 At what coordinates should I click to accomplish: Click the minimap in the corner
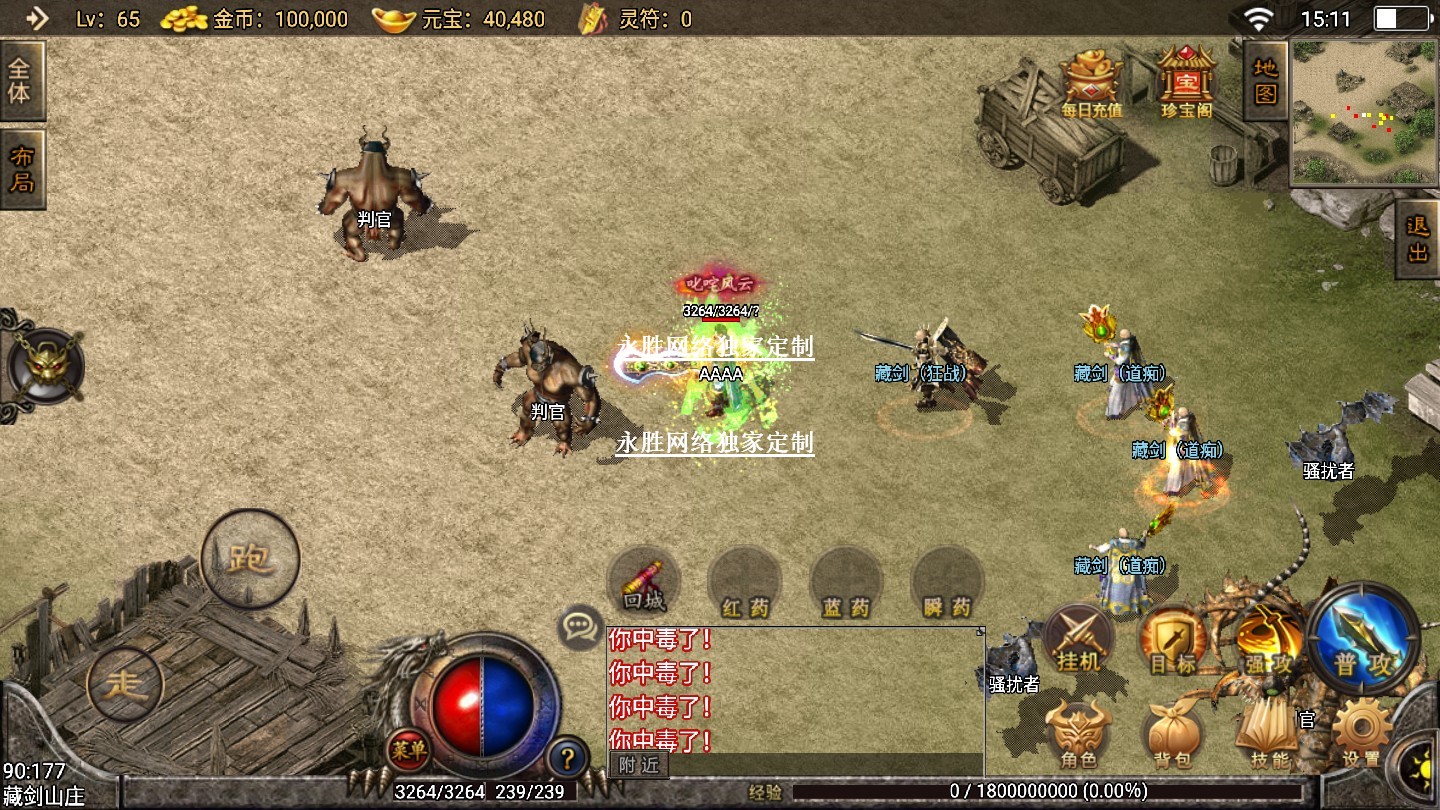(x=1364, y=112)
